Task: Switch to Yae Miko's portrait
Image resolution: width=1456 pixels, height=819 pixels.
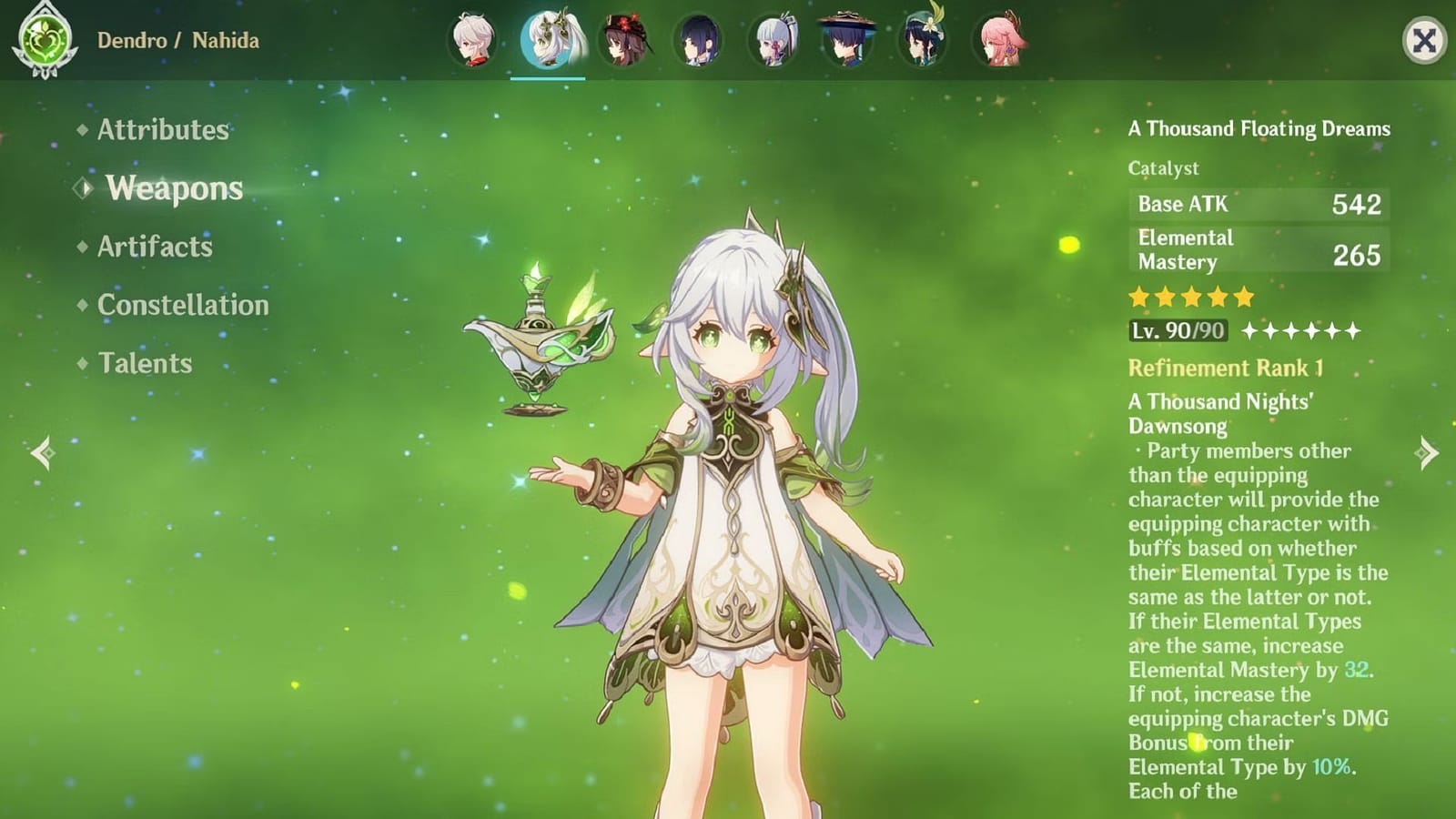Action: [996, 38]
